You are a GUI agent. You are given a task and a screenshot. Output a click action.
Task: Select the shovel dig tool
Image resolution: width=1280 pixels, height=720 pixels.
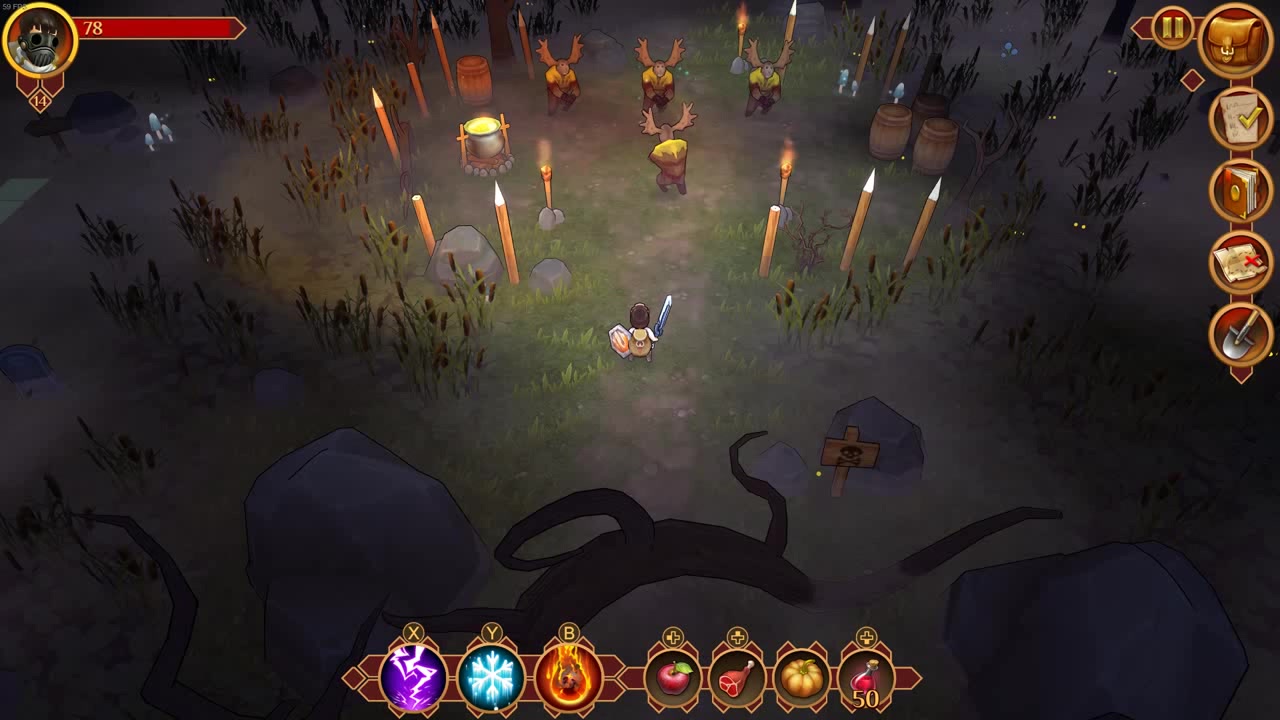tap(1241, 335)
